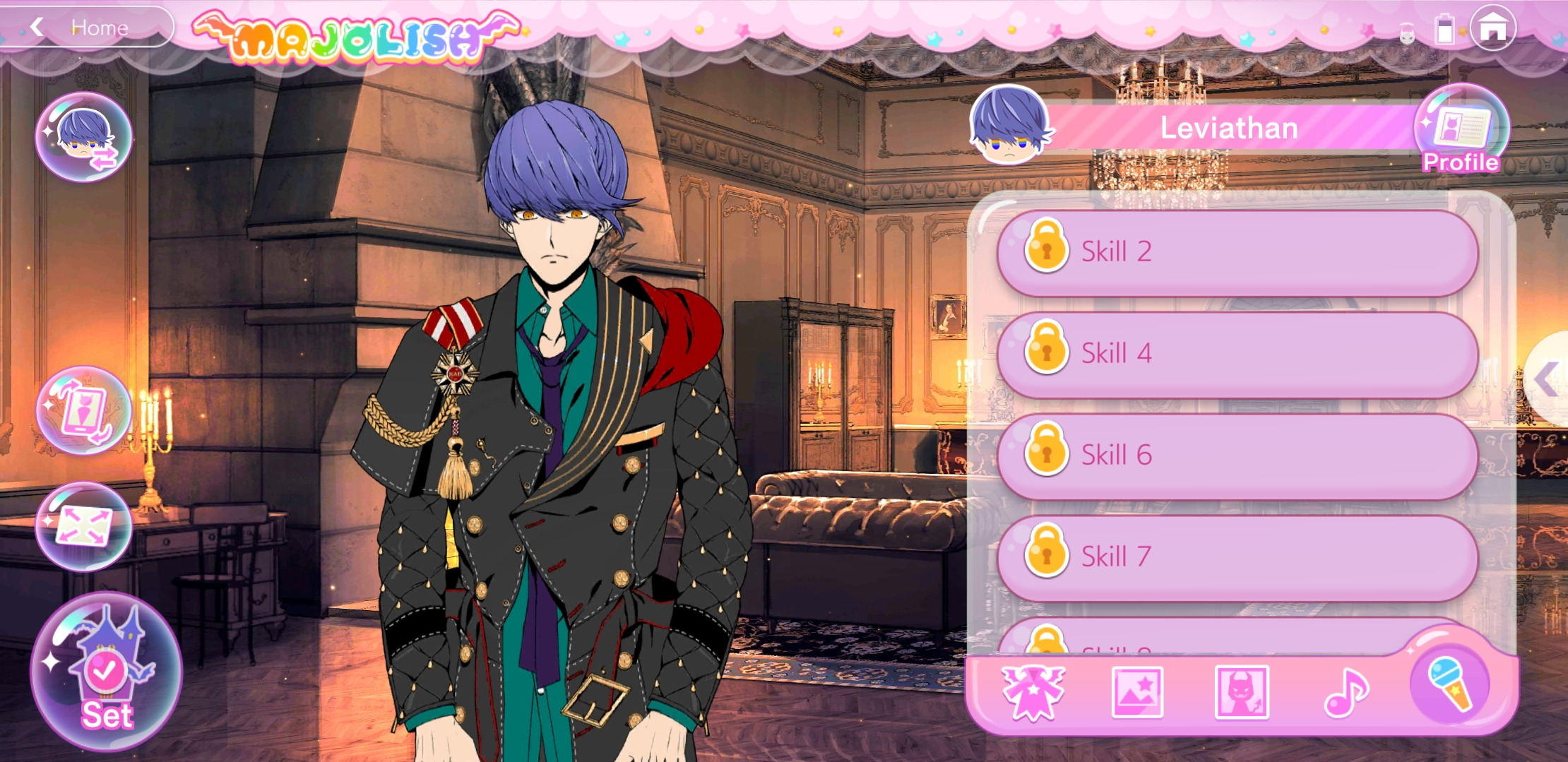Select the locked Skill 4 row
The image size is (1568, 762).
point(1237,353)
